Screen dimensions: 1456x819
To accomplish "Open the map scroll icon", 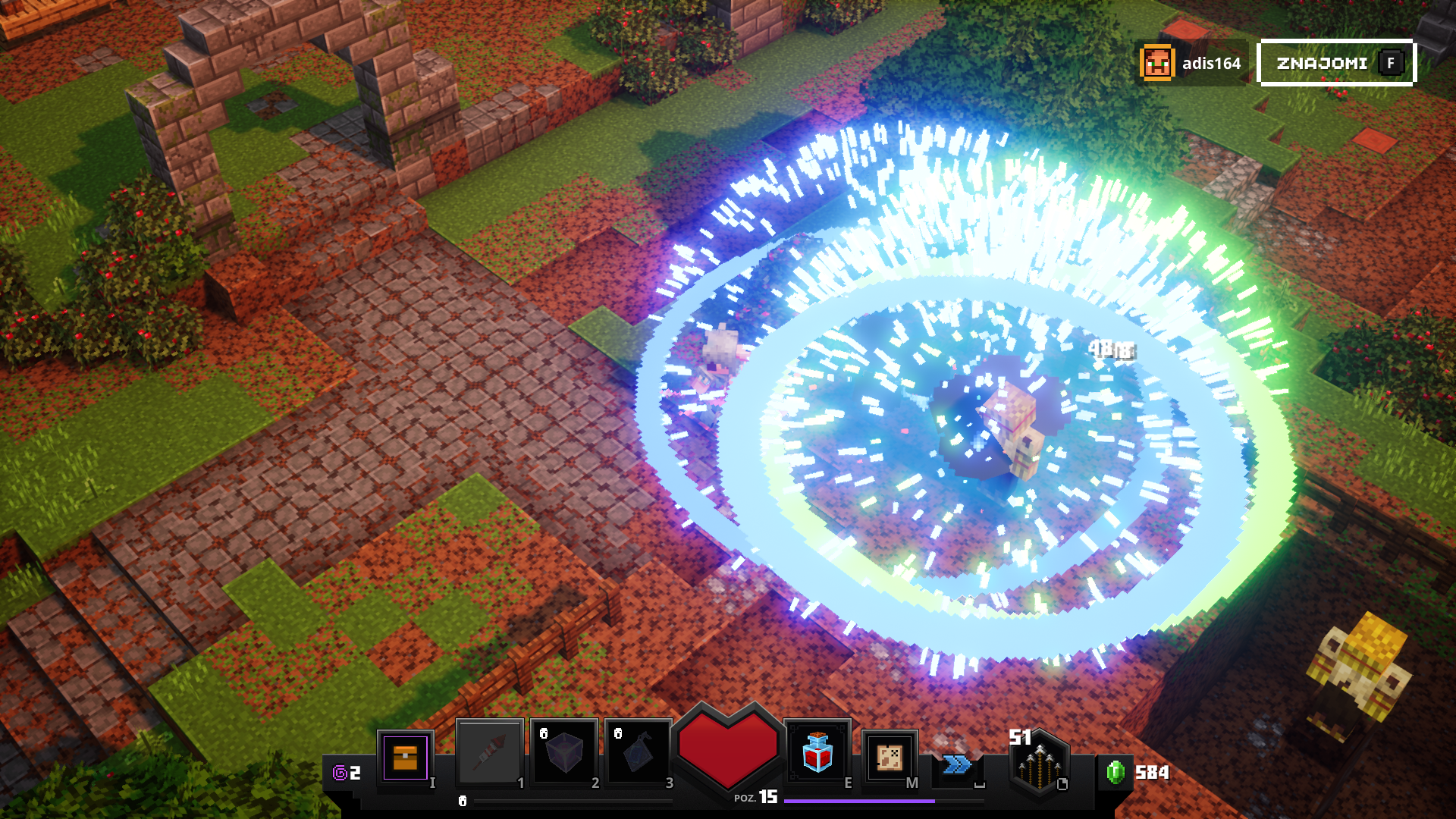I will (890, 757).
